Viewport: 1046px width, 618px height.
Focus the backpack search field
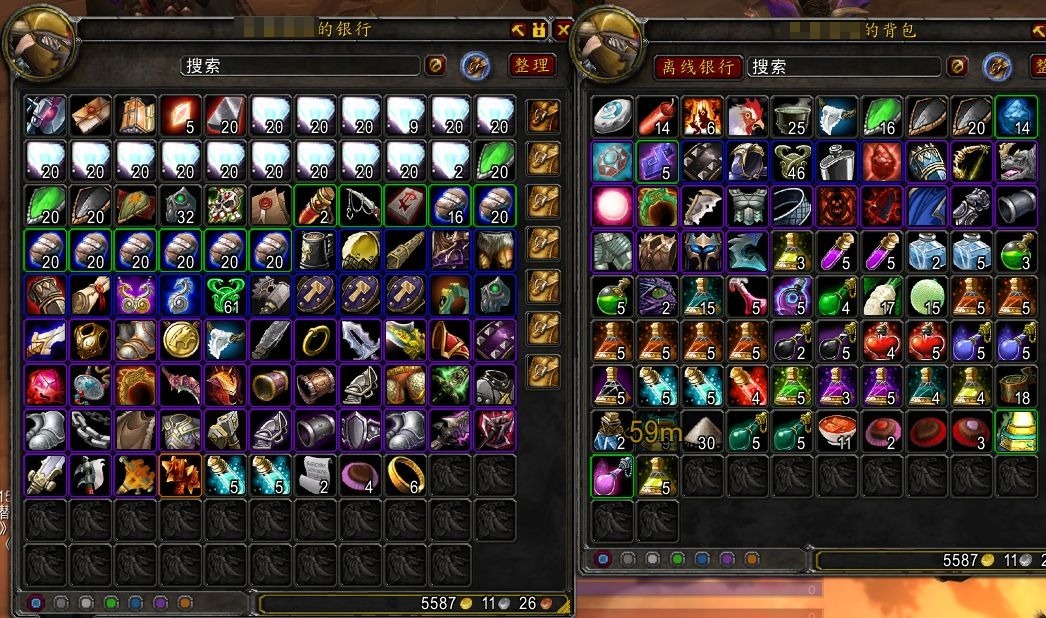(845, 67)
